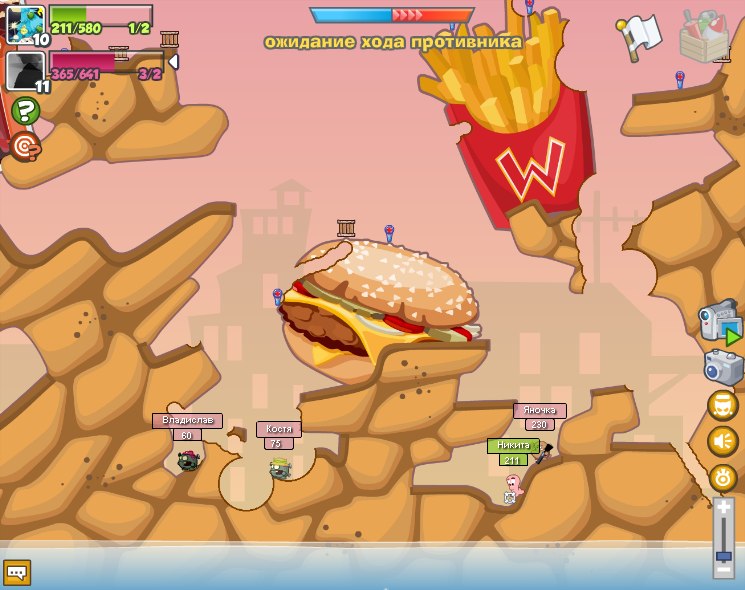Open the chat speech-bubble button
The width and height of the screenshot is (745, 590).
(x=17, y=572)
